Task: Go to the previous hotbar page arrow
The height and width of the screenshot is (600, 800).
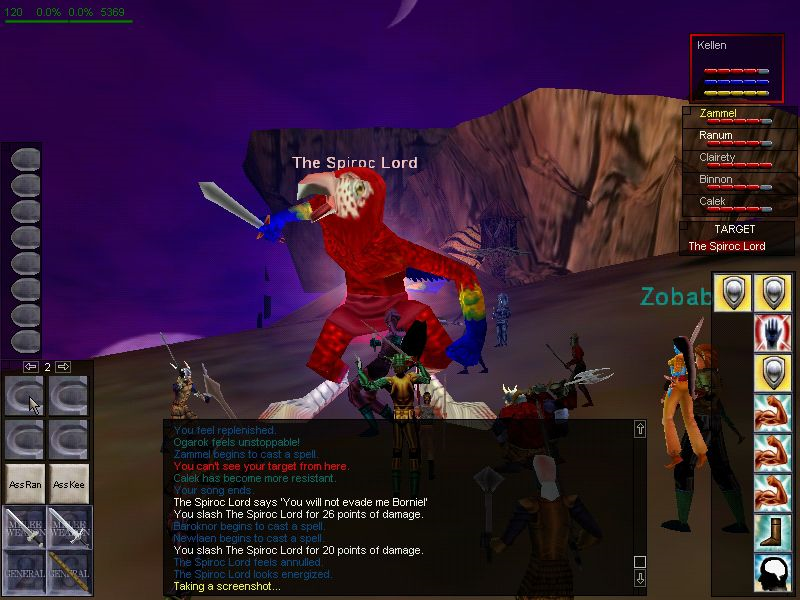Action: click(31, 367)
